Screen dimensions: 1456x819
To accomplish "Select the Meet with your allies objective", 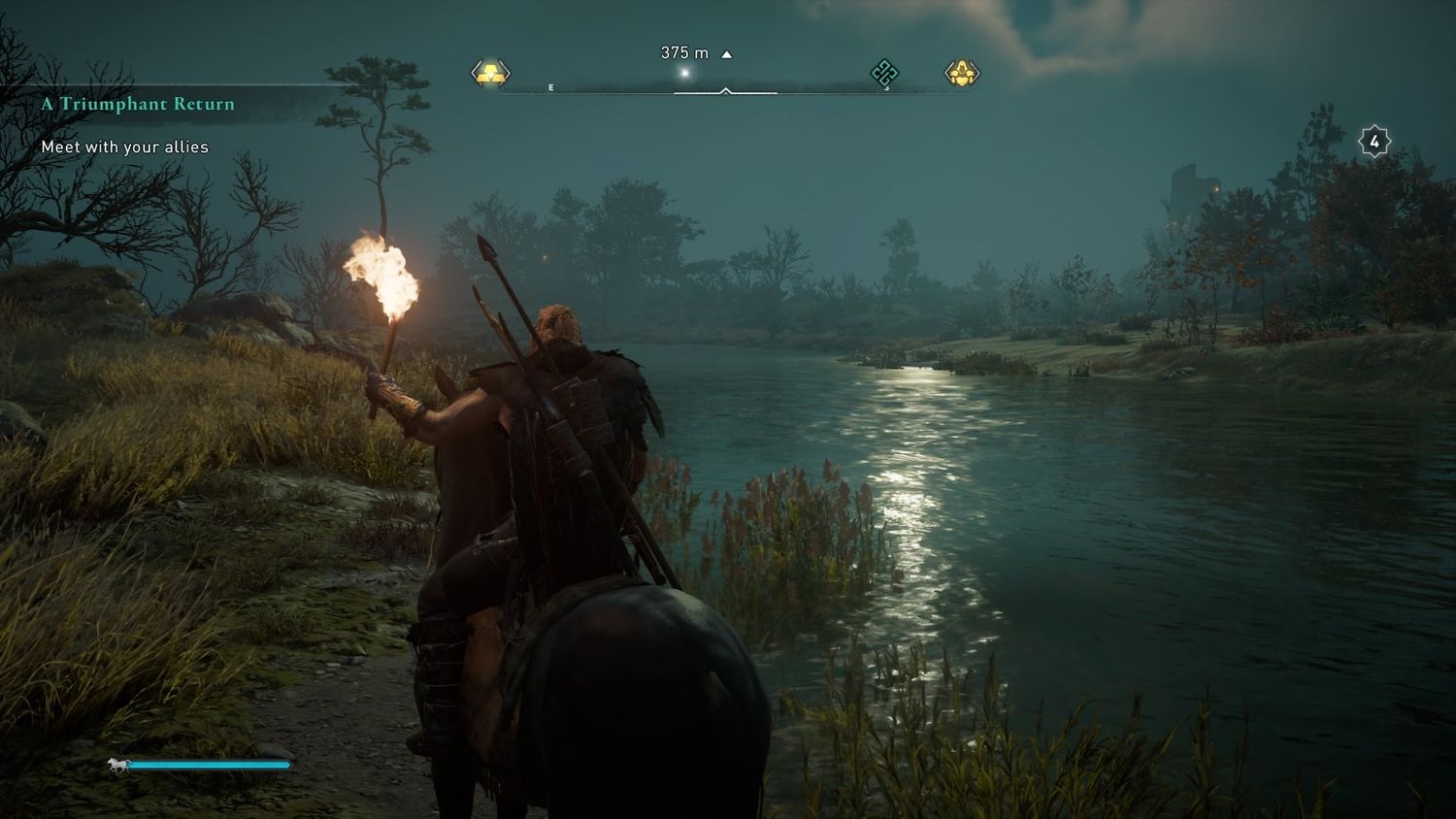I will (125, 147).
